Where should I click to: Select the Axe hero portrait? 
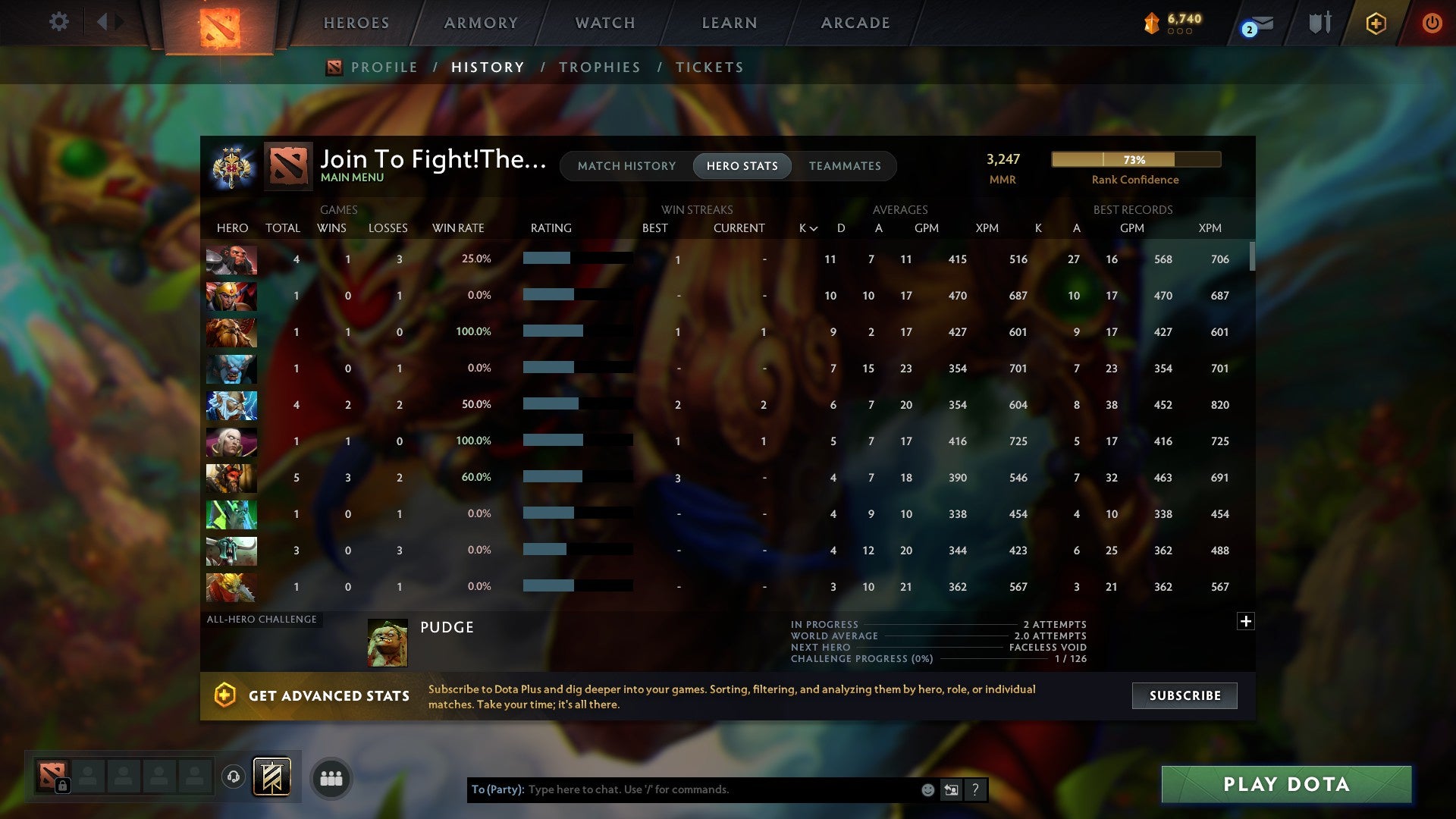pyautogui.click(x=231, y=259)
